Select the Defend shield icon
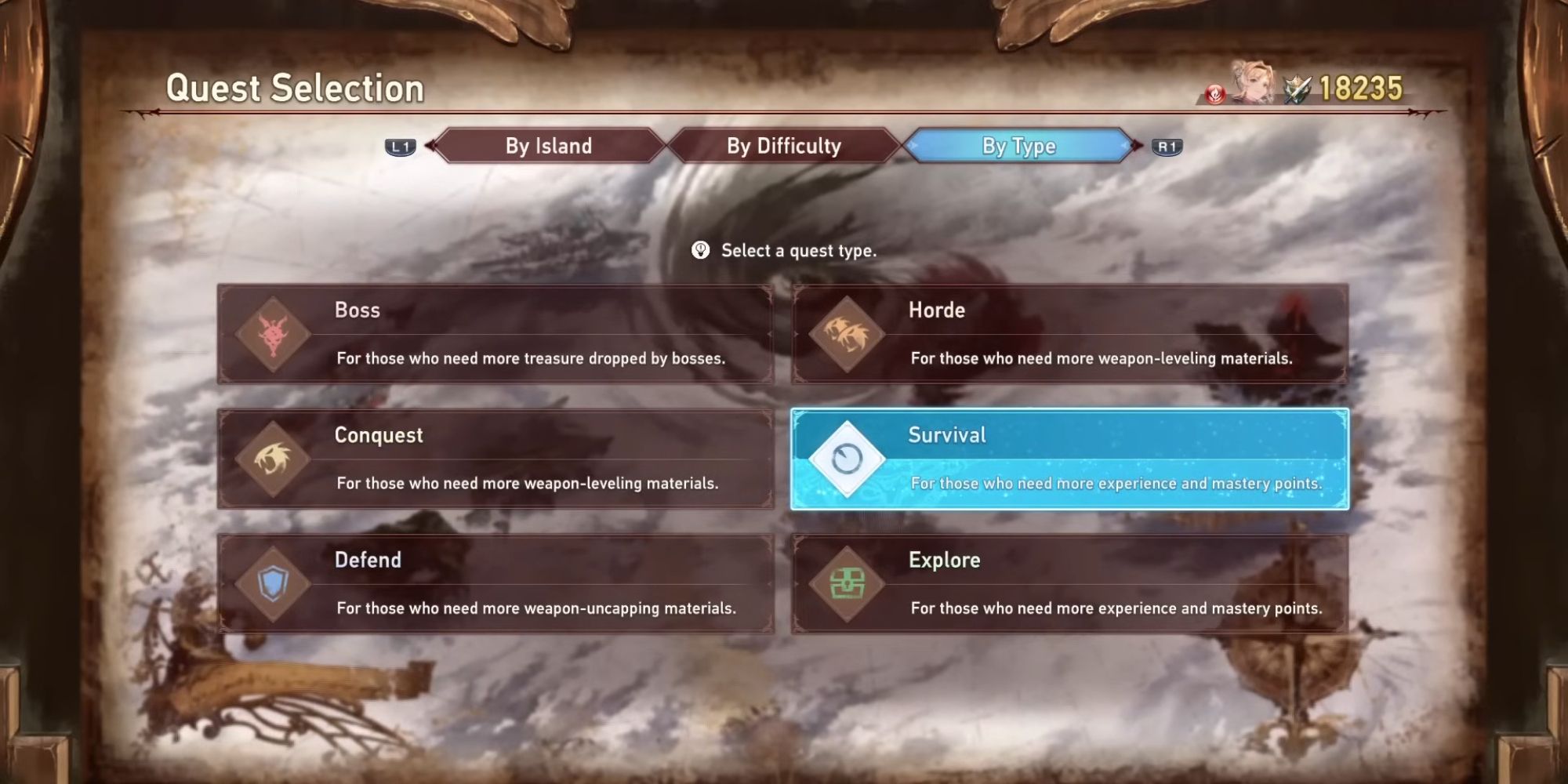Screen dimensions: 1568x784 [274, 584]
